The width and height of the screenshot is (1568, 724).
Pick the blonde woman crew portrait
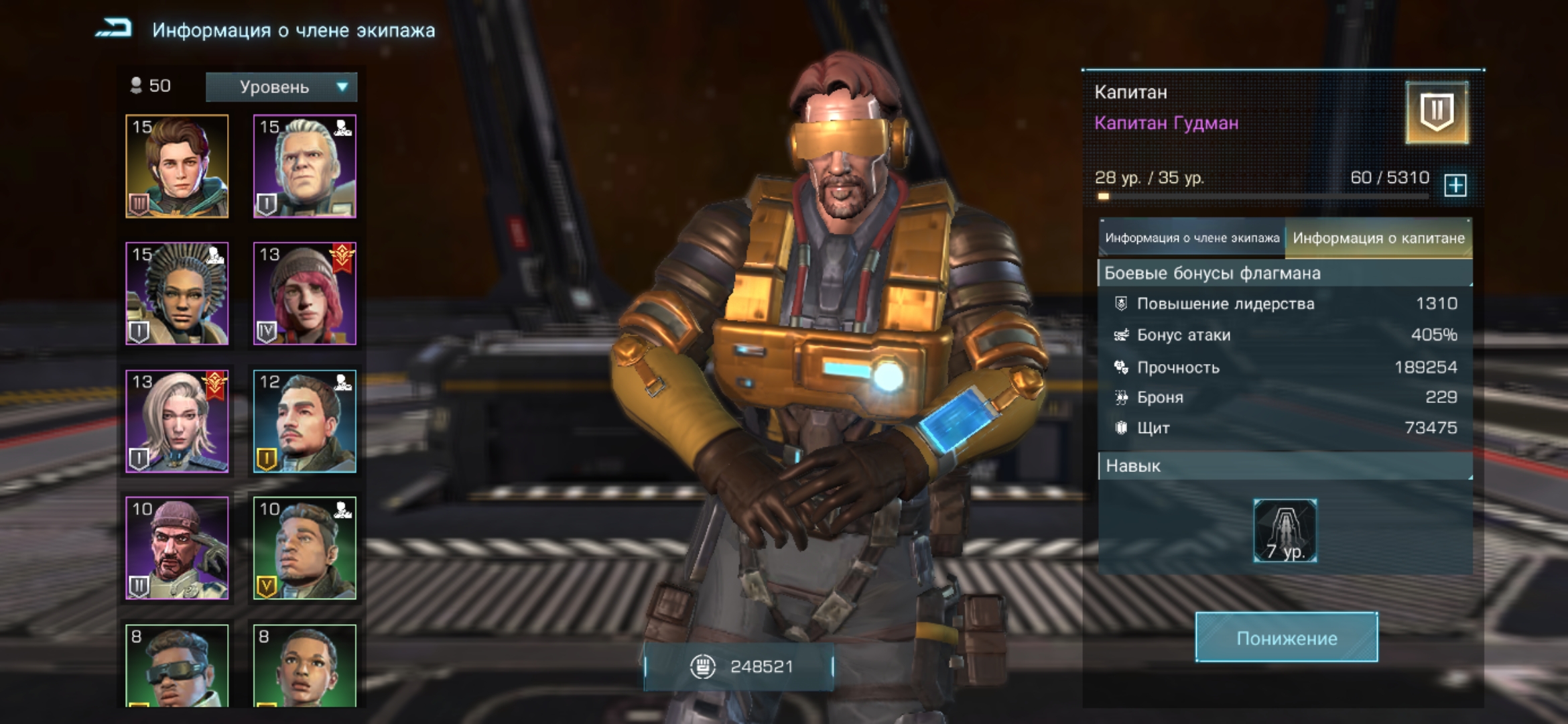click(x=177, y=421)
